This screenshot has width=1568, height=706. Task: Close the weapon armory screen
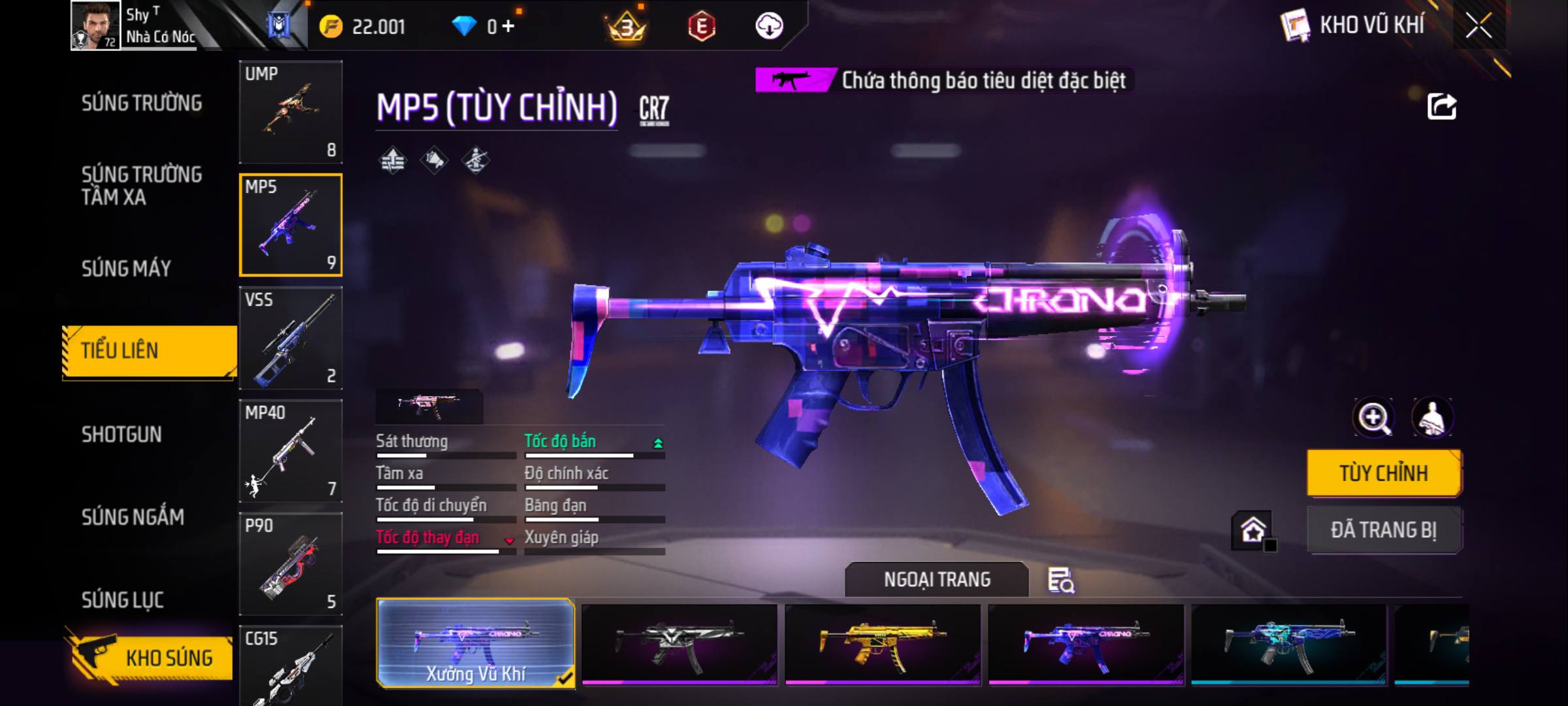[1478, 26]
